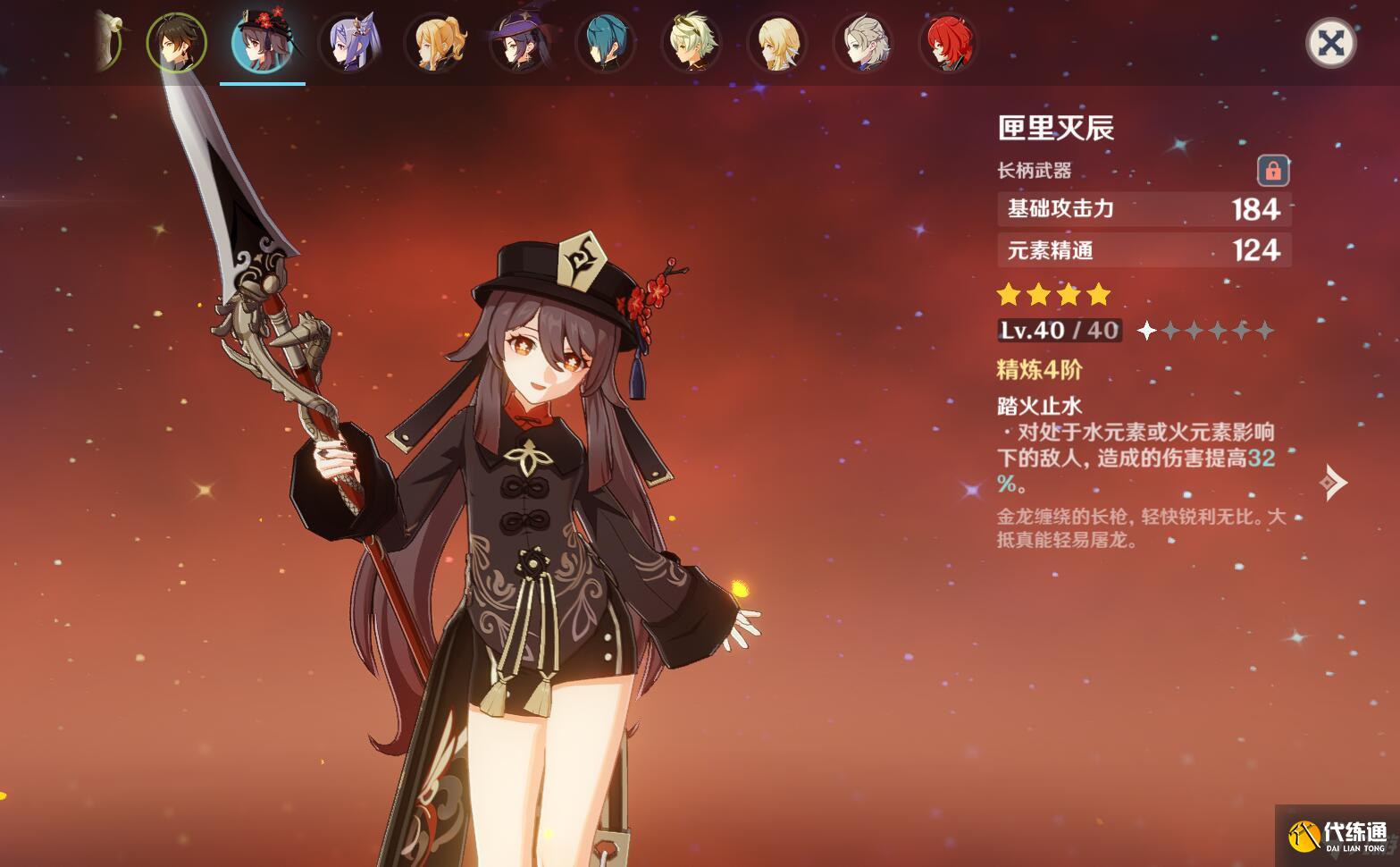Click the four-star rarity rating row
This screenshot has width=1400, height=867.
tap(1054, 293)
